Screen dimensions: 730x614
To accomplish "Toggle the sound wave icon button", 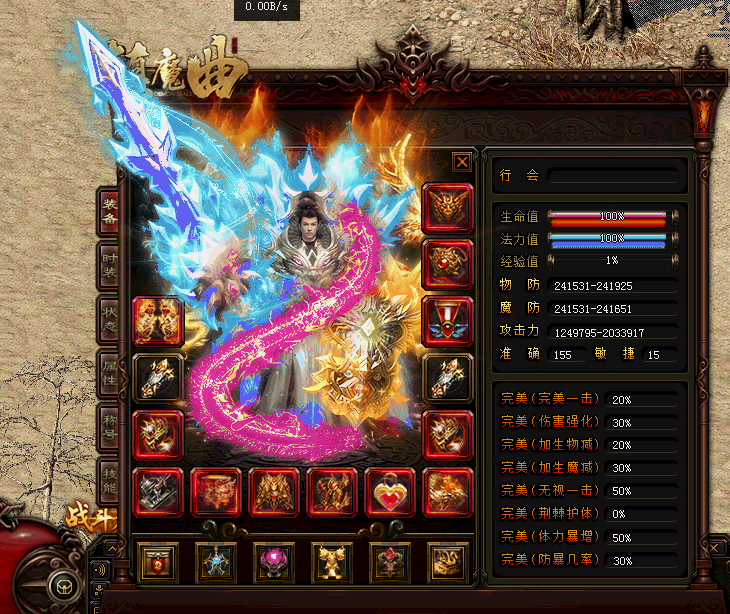I will (99, 571).
